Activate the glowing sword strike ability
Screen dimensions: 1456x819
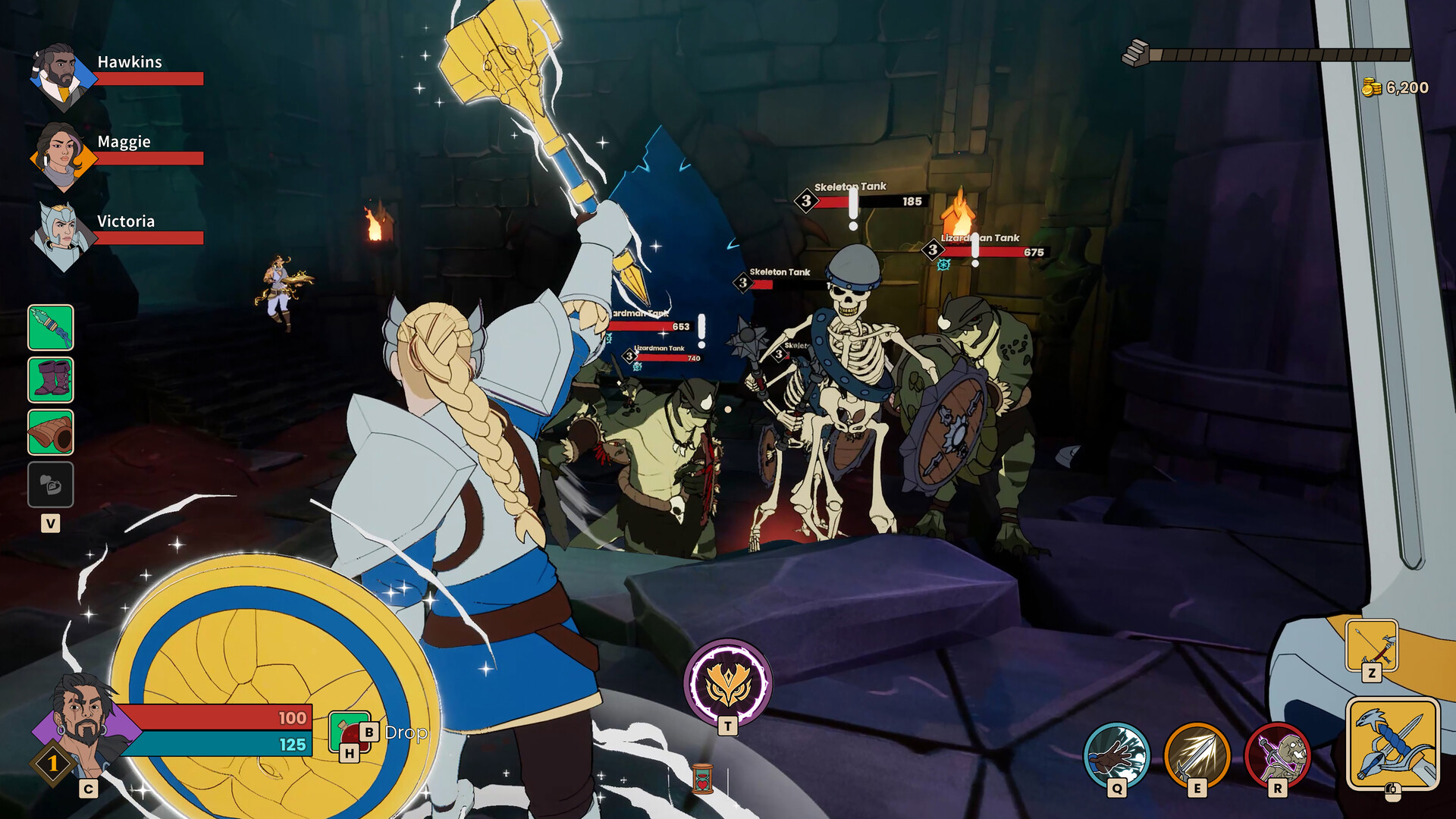(1197, 755)
